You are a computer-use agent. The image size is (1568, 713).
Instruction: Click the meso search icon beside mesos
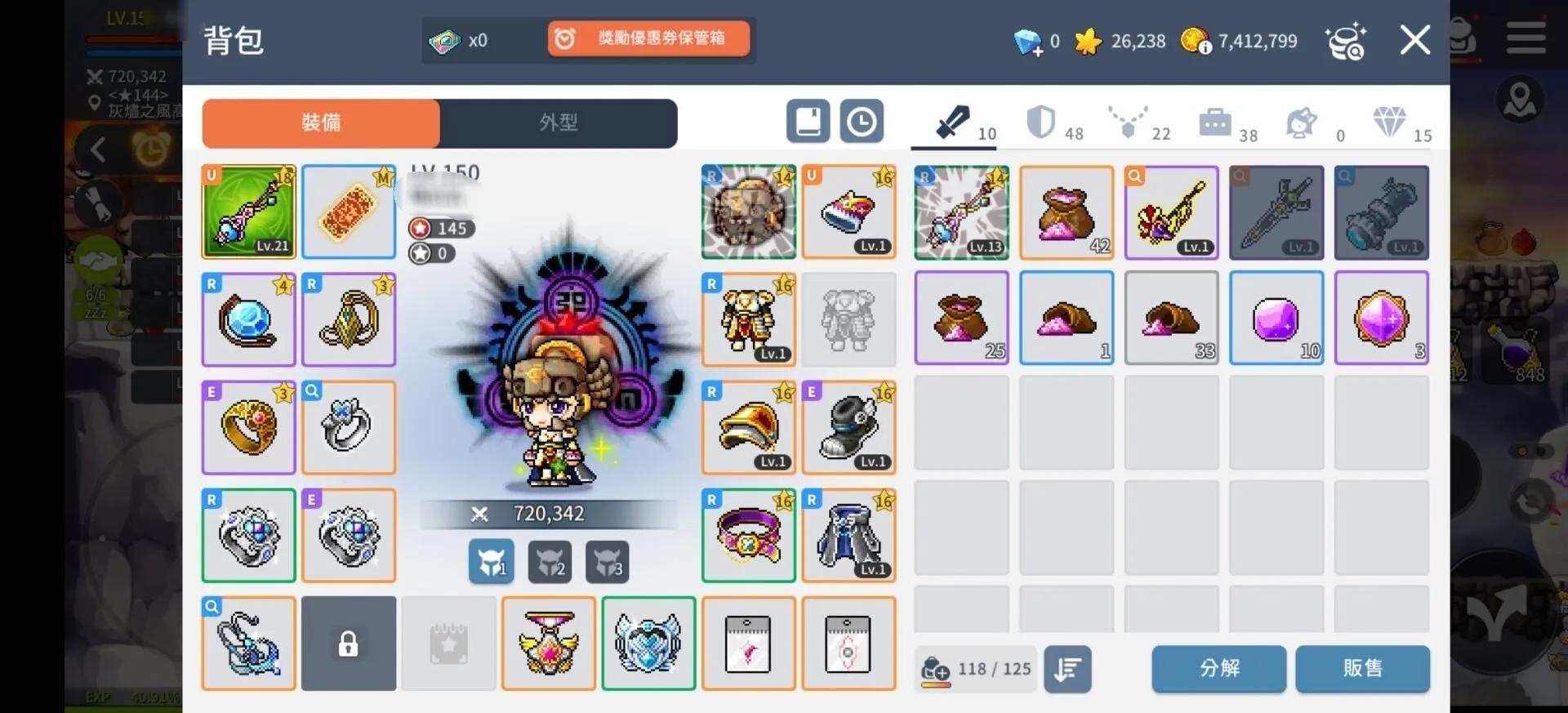point(1347,40)
